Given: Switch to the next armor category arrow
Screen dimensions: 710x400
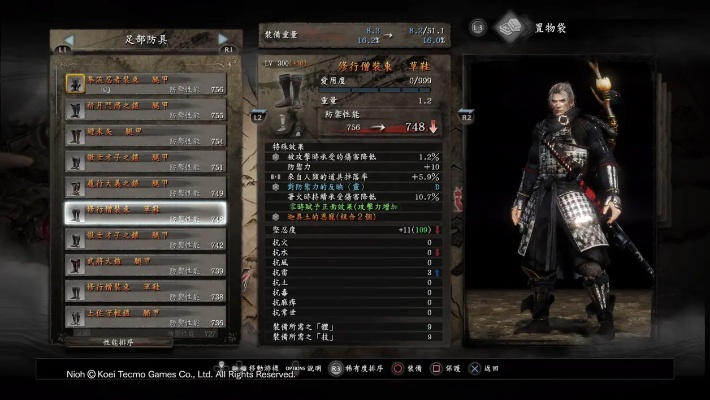Looking at the screenshot, I should coord(224,39).
